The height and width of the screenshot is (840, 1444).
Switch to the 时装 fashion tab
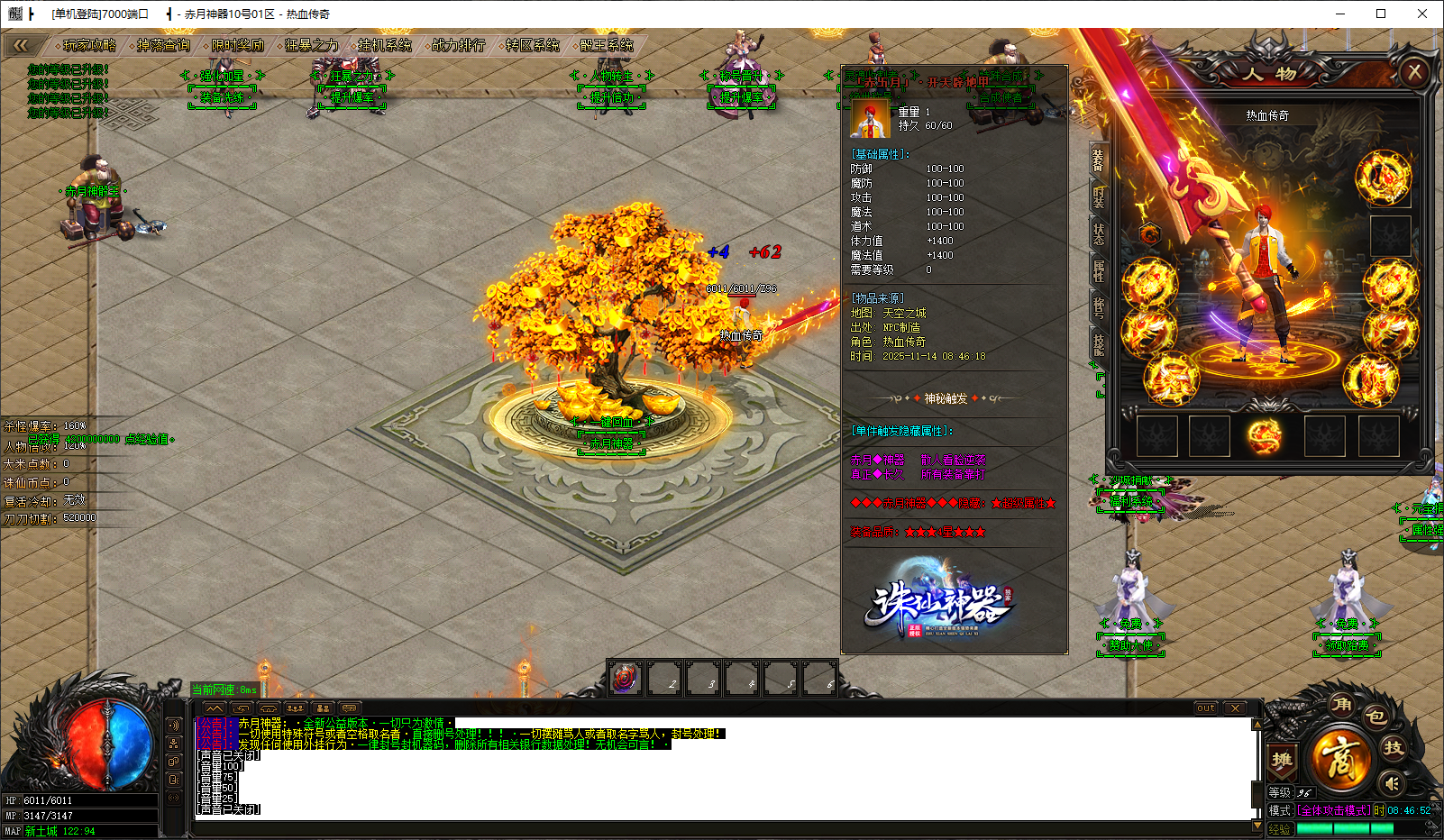[1098, 197]
